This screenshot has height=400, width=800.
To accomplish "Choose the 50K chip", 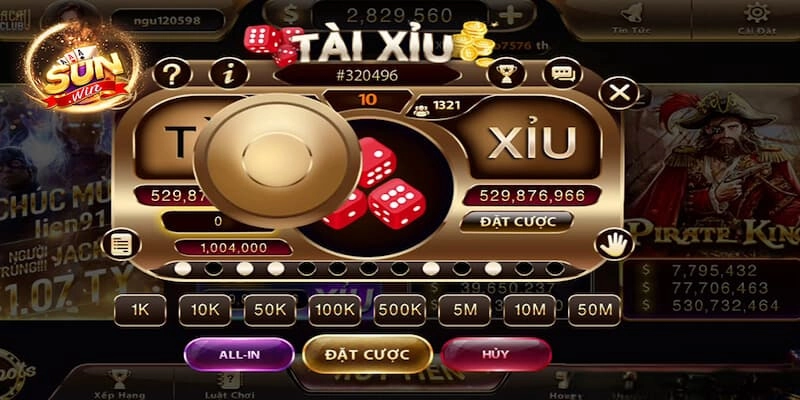I will click(270, 310).
